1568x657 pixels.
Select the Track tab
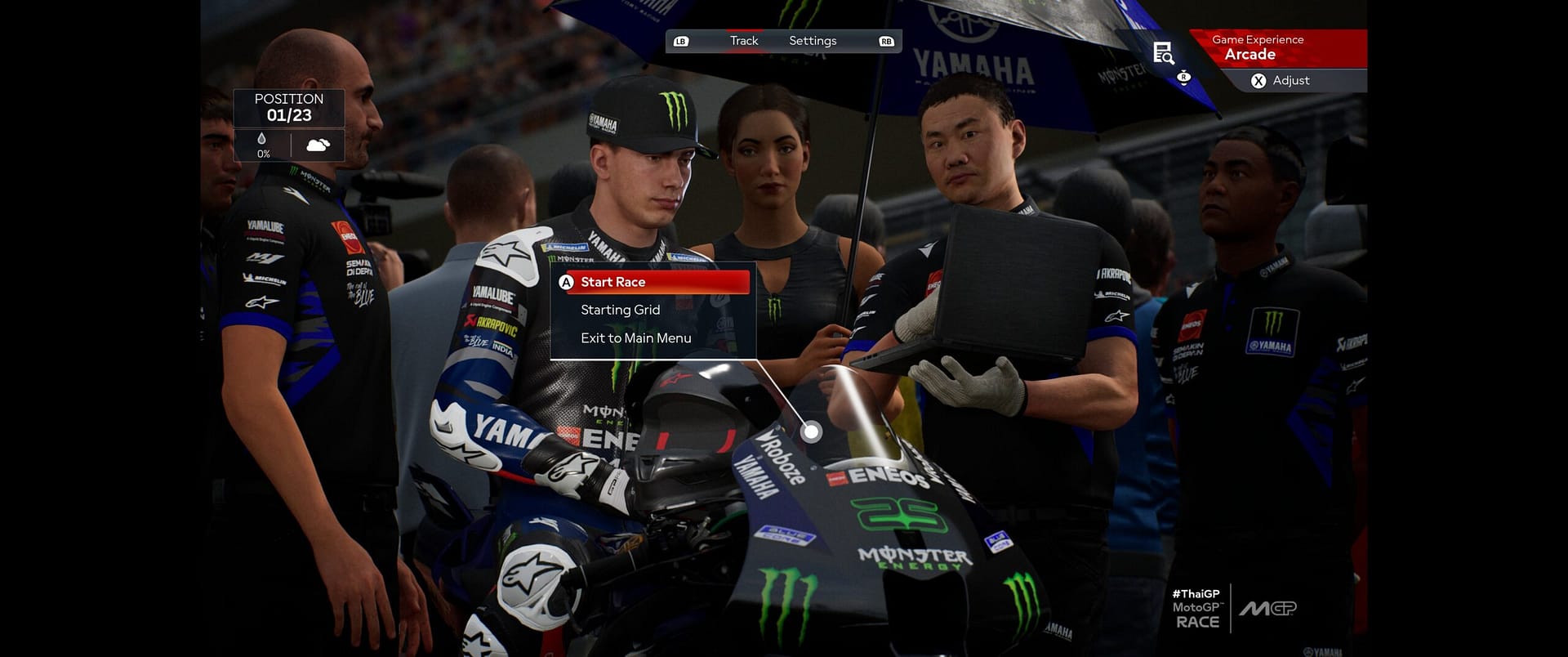click(742, 40)
